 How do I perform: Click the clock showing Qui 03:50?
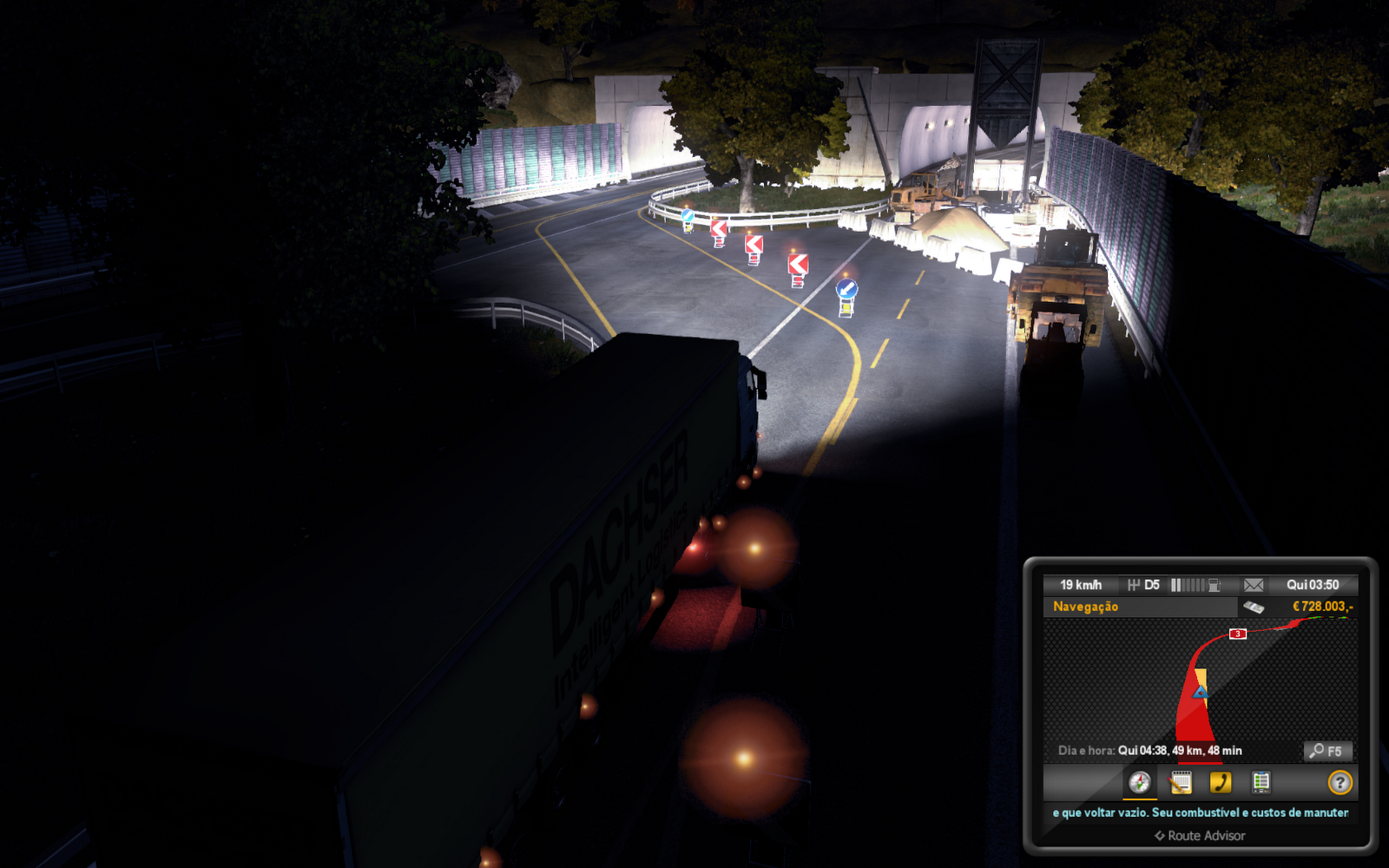tap(1313, 586)
